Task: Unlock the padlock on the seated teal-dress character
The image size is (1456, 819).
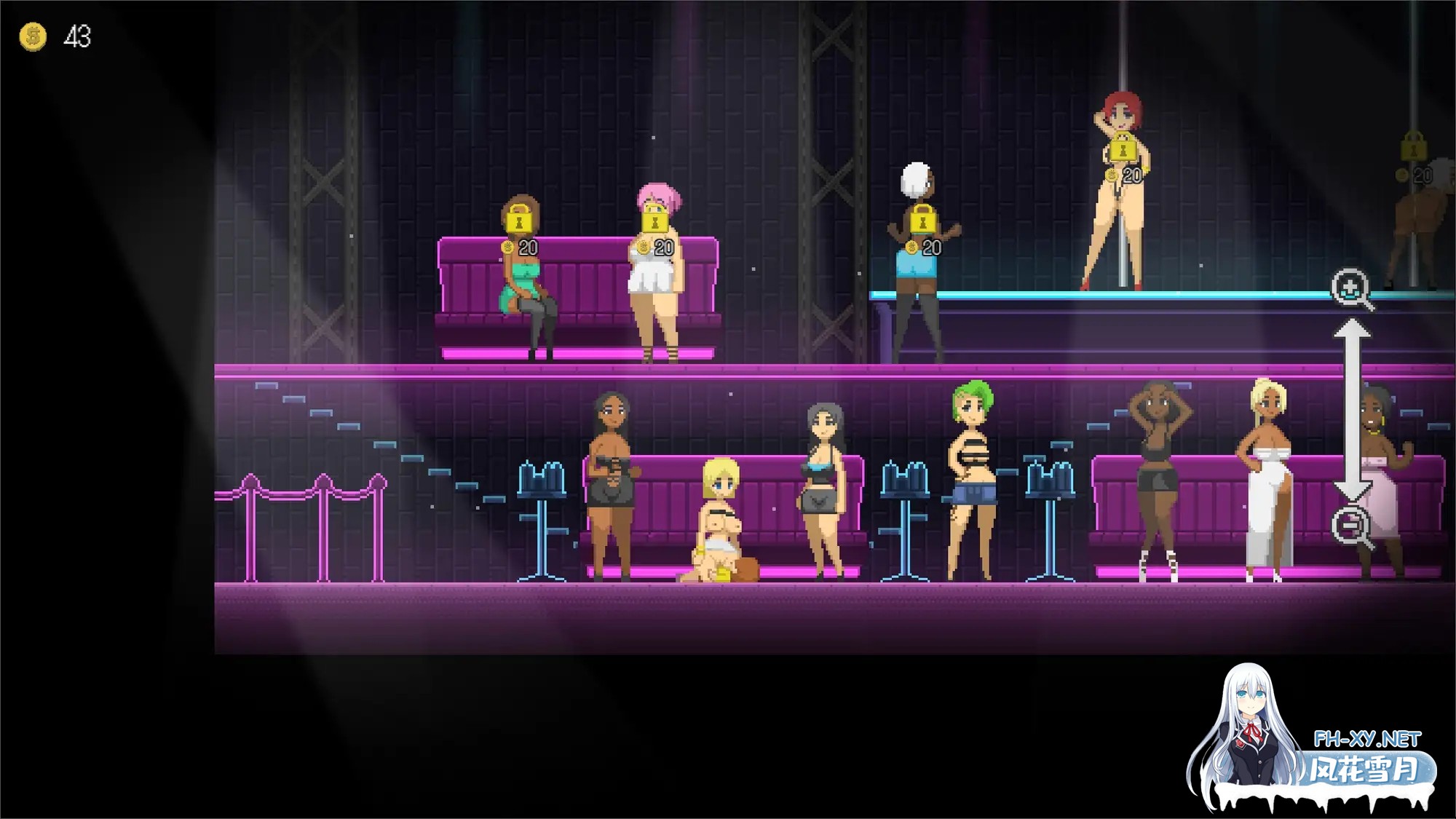Action: coord(518,218)
